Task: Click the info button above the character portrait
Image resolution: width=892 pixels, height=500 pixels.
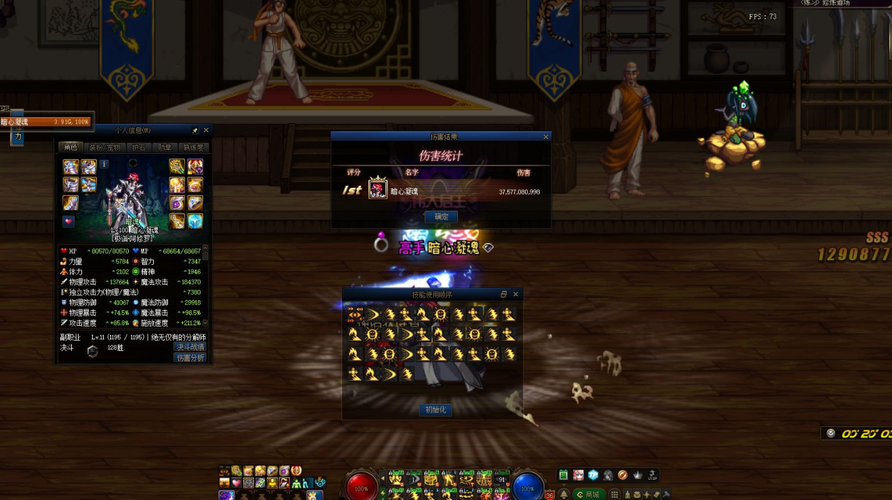Action: (x=104, y=165)
